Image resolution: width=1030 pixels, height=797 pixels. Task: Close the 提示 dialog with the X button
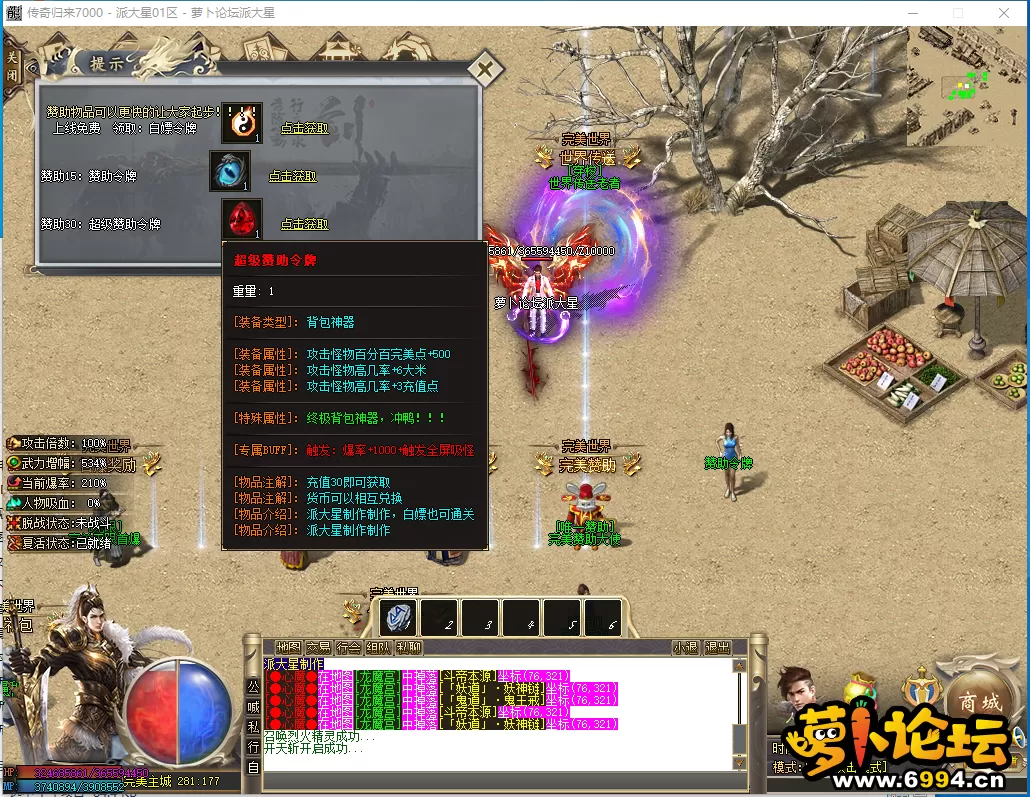tap(485, 71)
